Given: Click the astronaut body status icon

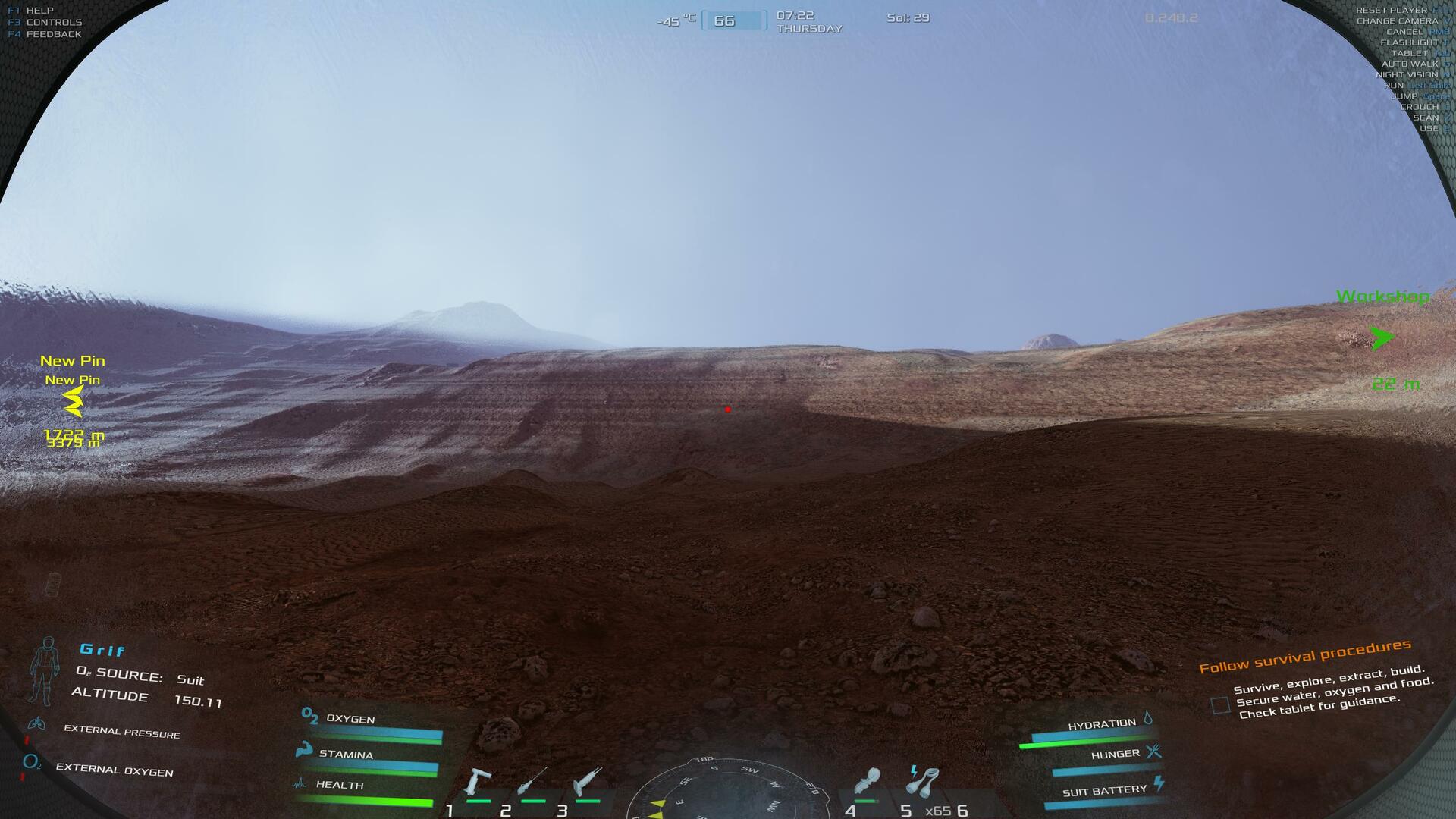Looking at the screenshot, I should coord(45,670).
